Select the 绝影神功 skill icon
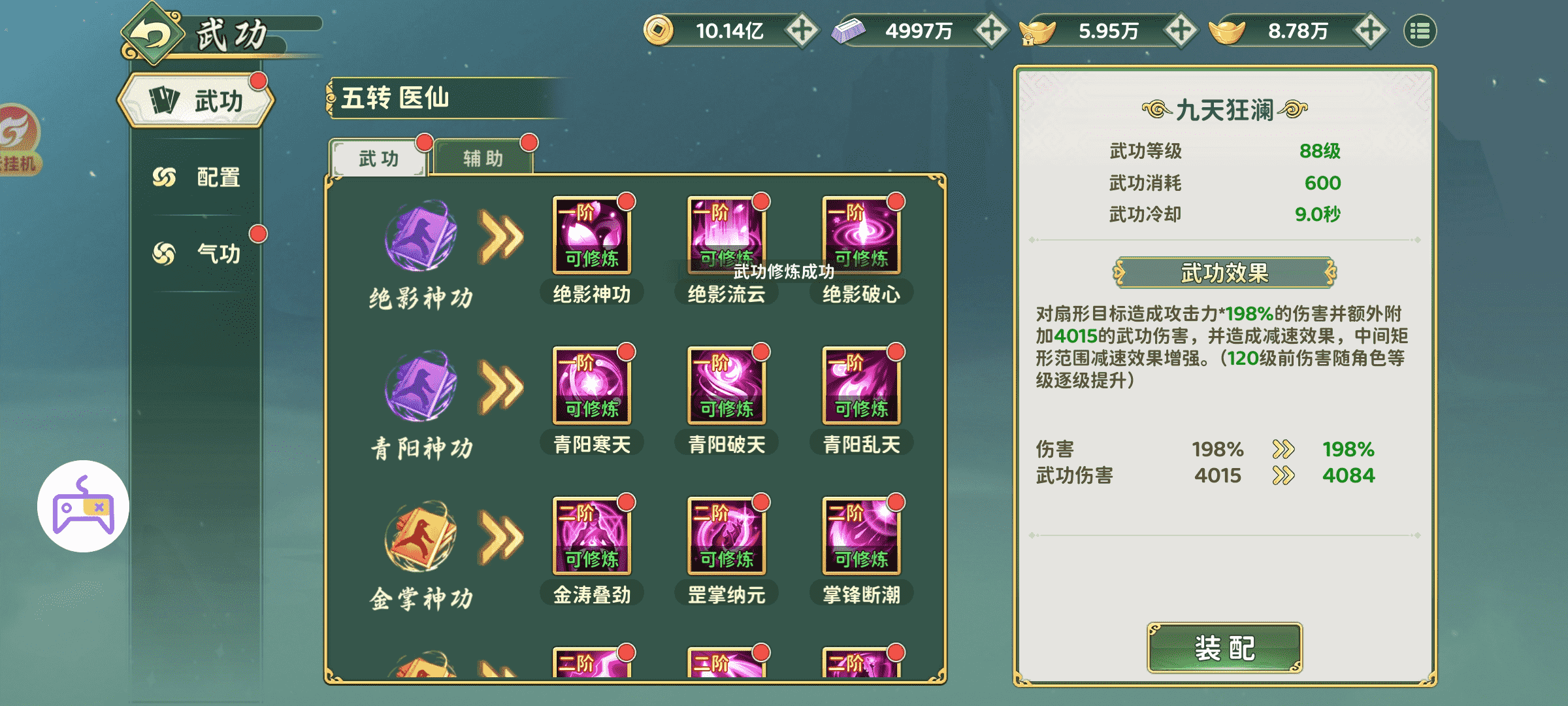Image resolution: width=1568 pixels, height=706 pixels. pyautogui.click(x=590, y=235)
